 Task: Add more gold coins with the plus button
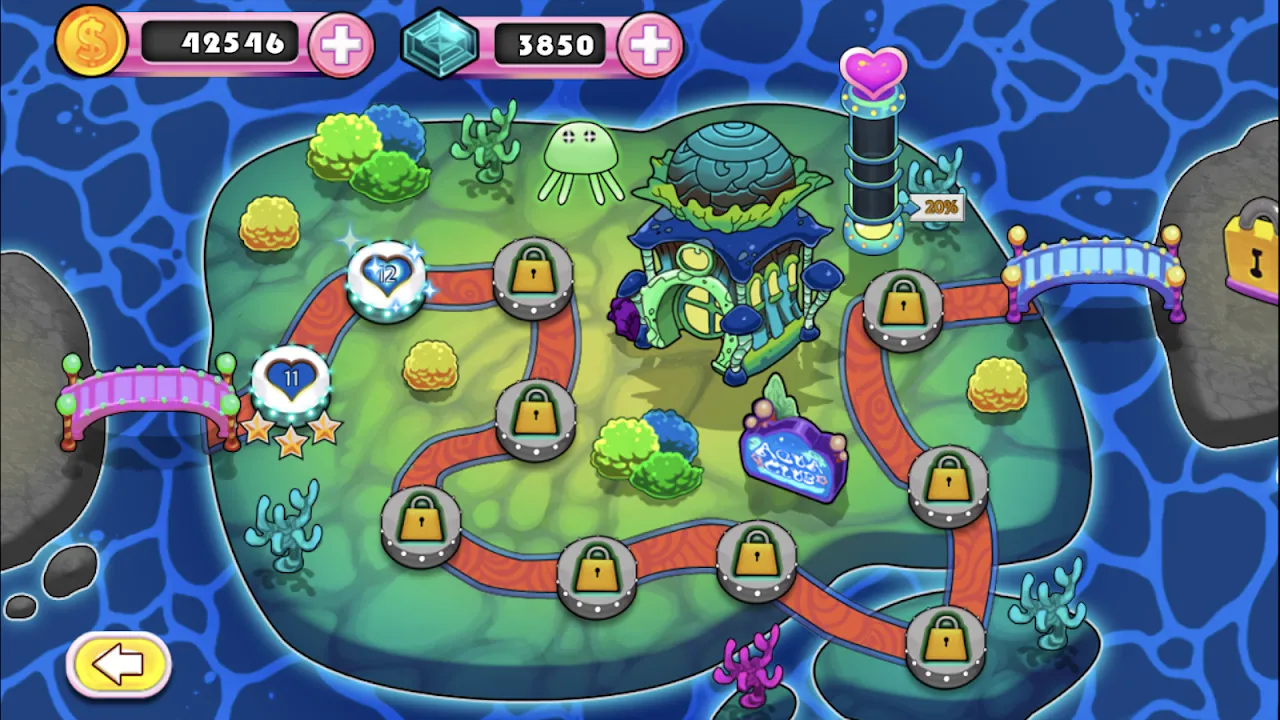[x=341, y=45]
